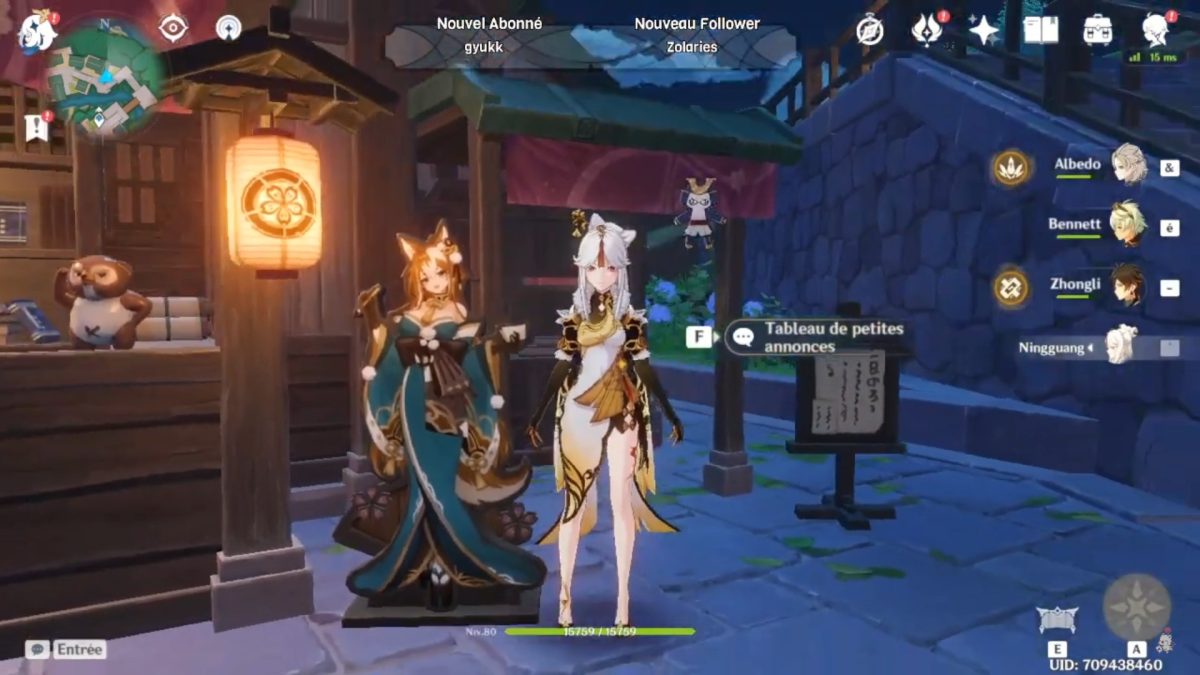Open the character screen icon
The width and height of the screenshot is (1200, 675).
pos(1156,30)
